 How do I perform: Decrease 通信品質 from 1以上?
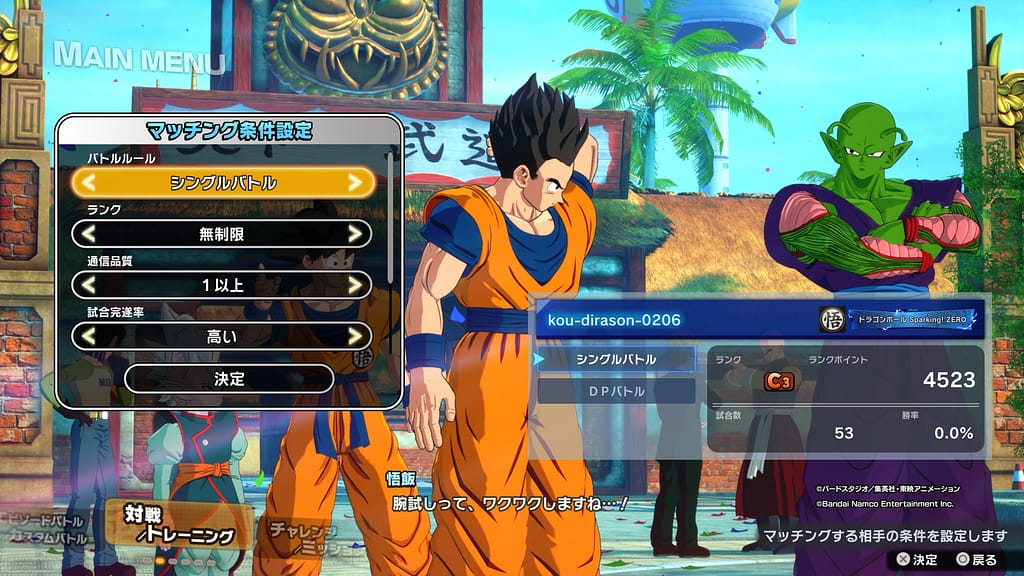[x=89, y=285]
